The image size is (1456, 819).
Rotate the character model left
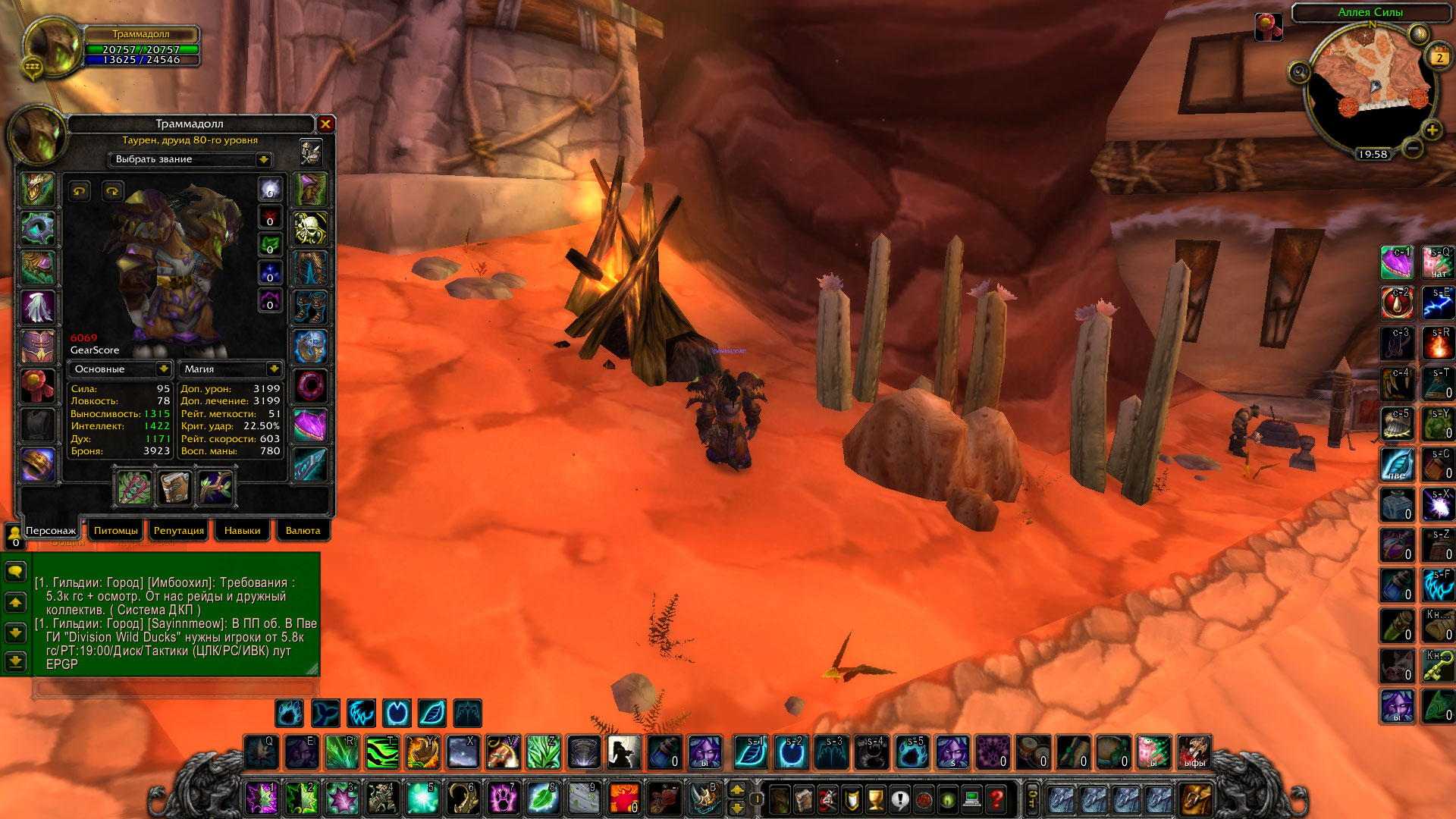tap(80, 191)
